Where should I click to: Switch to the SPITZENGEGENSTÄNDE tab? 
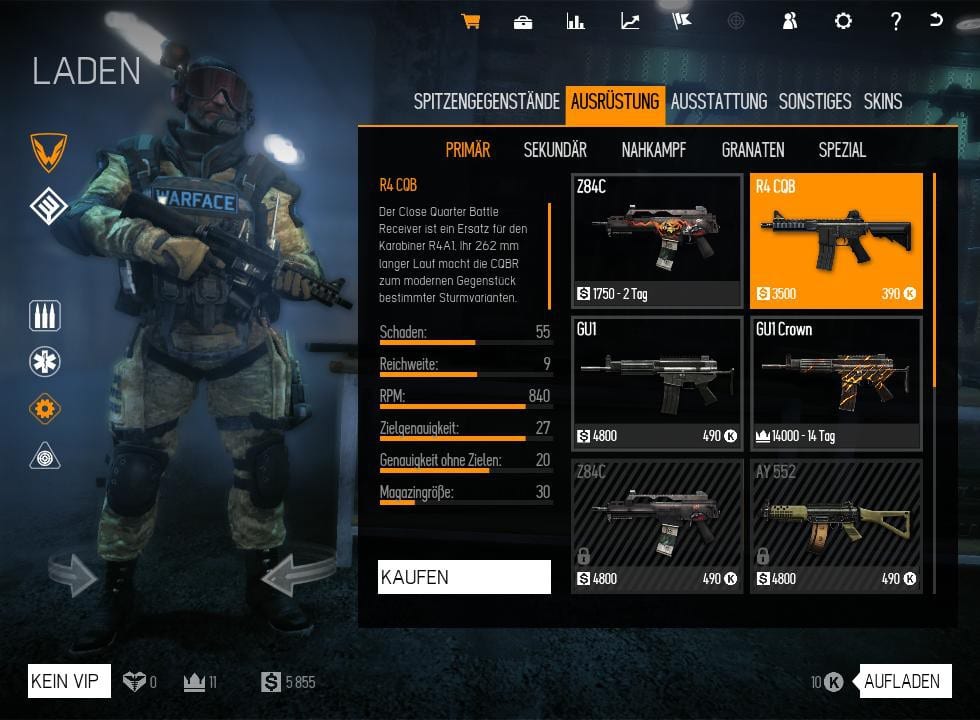pyautogui.click(x=486, y=101)
